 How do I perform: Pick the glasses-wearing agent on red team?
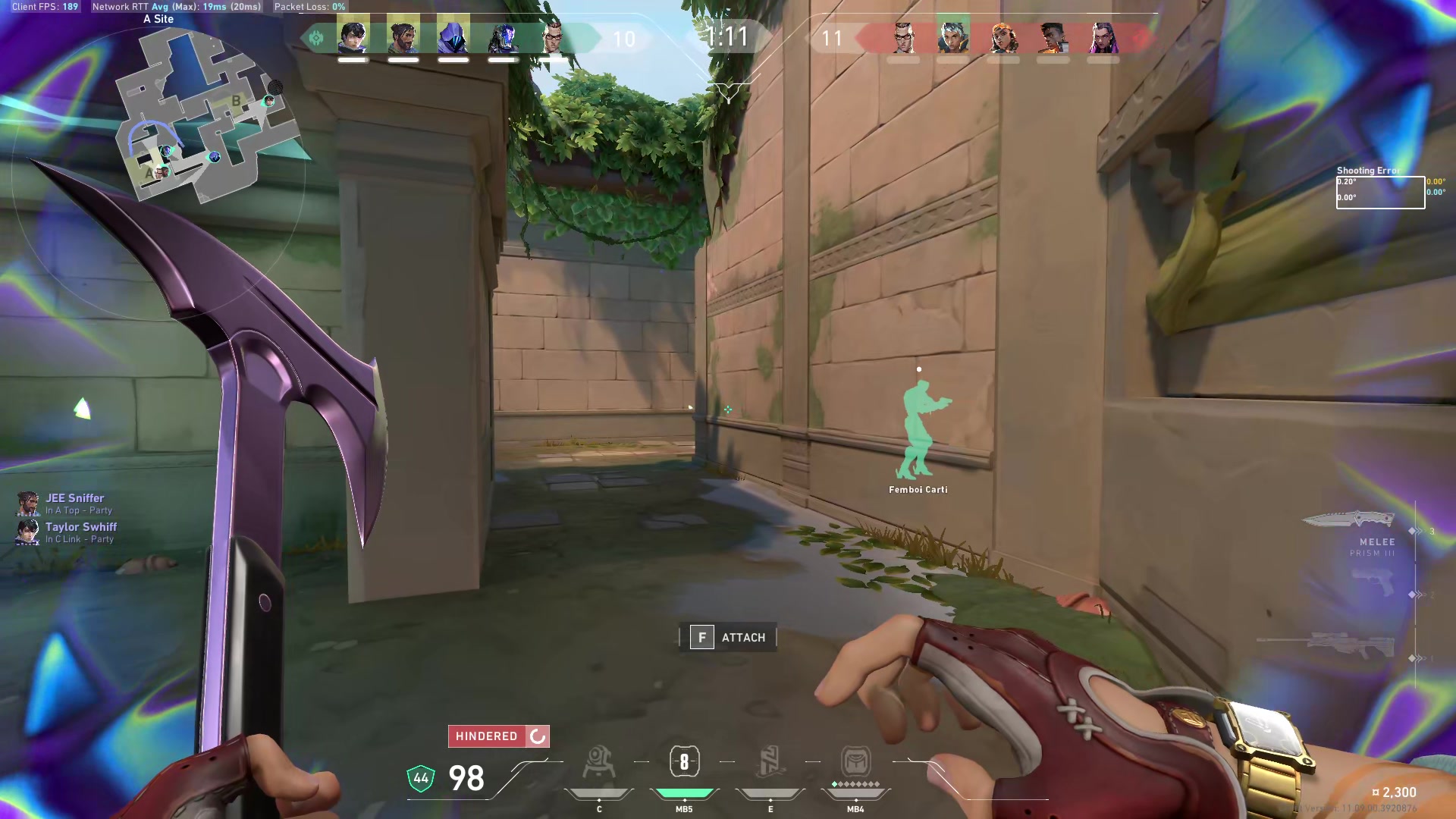(902, 36)
